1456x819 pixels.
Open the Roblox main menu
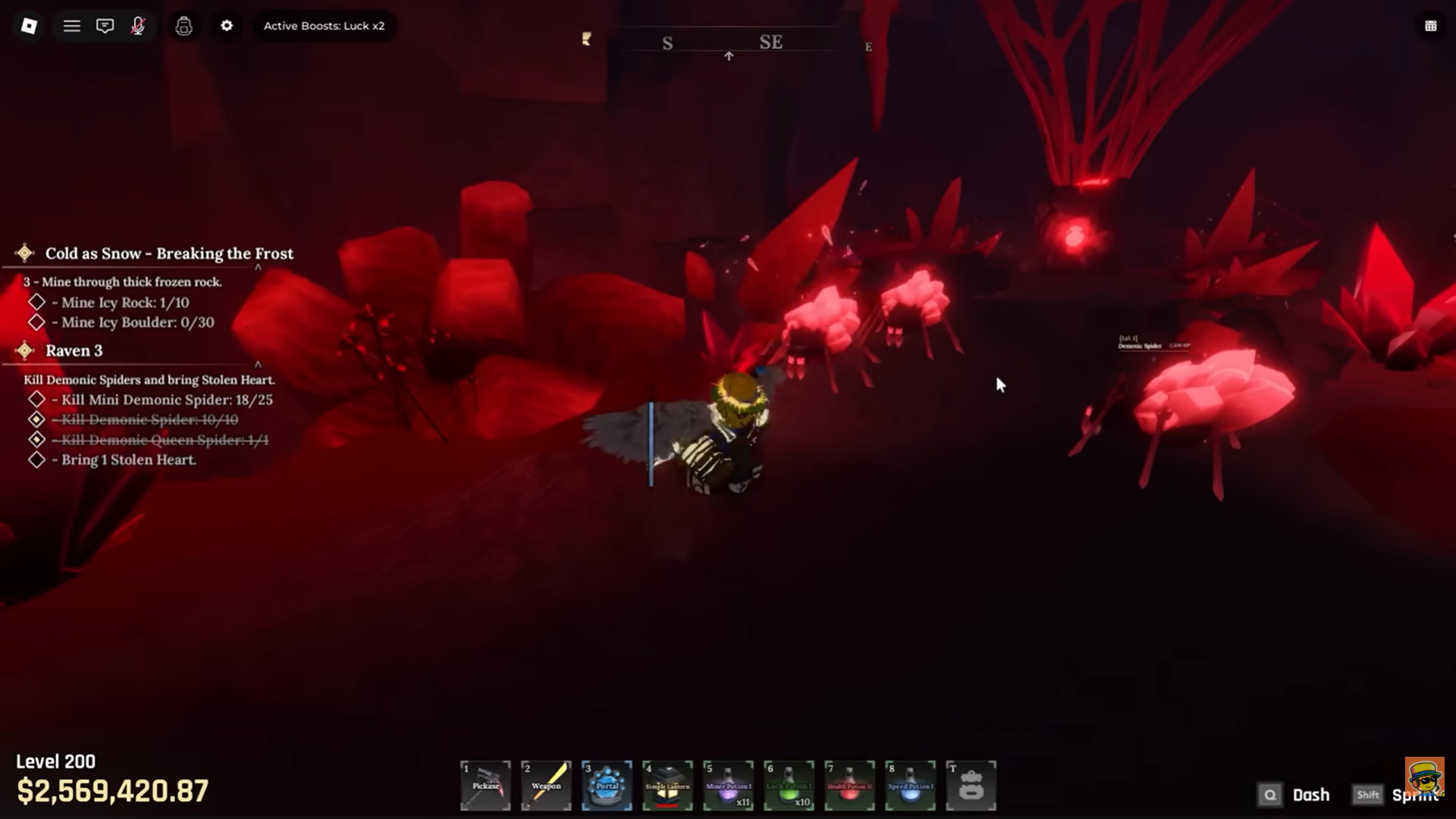tap(29, 26)
